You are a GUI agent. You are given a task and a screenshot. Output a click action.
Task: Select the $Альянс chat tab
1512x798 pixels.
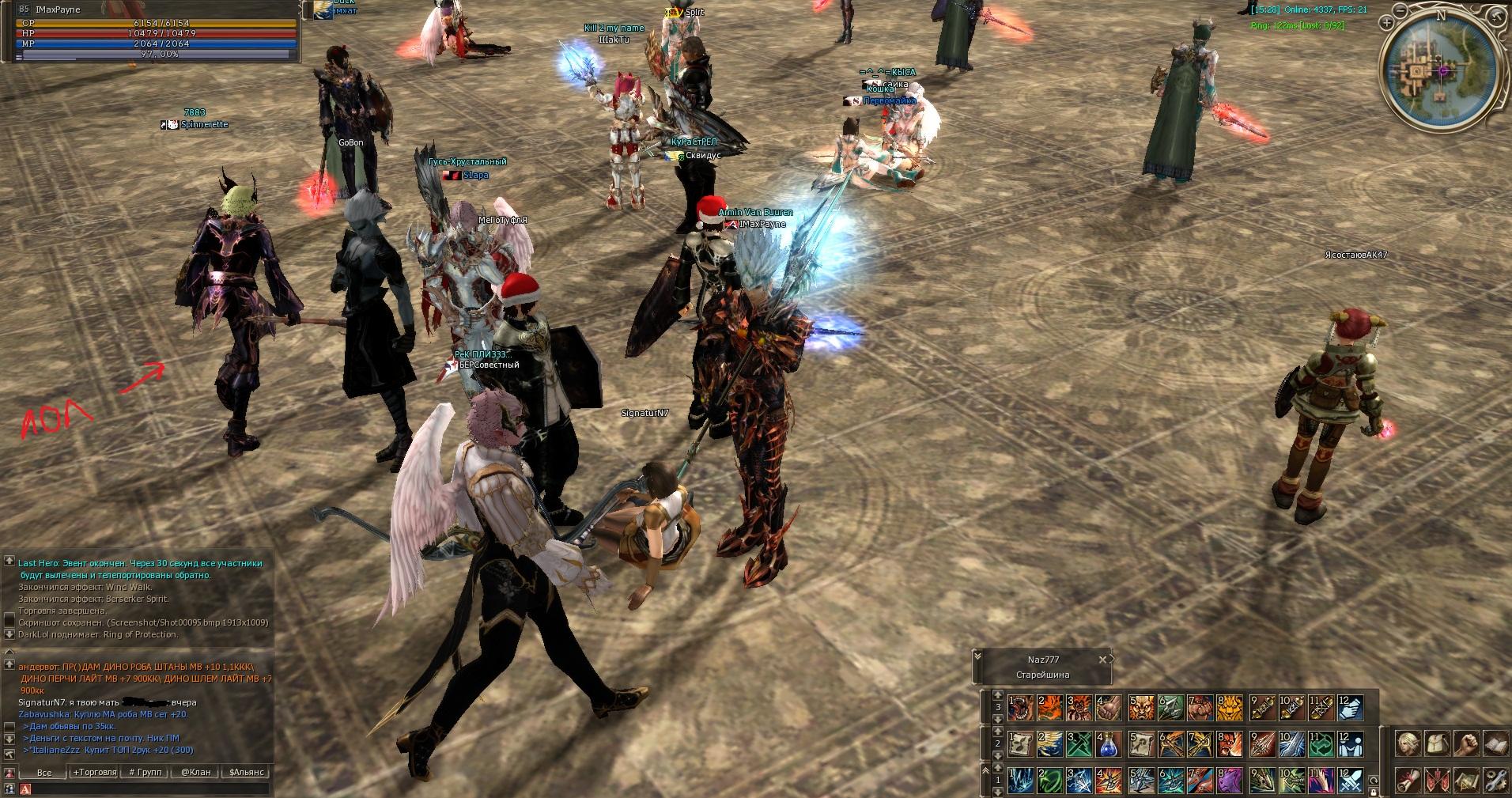(247, 772)
